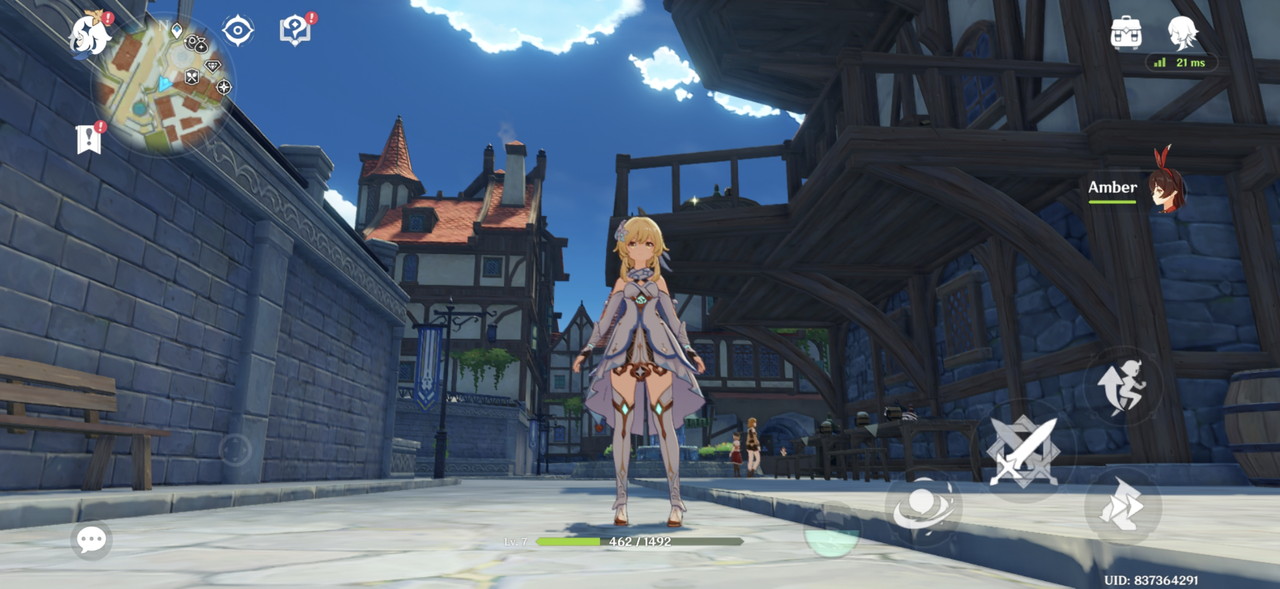Open the chat speech bubble
The width and height of the screenshot is (1280, 589).
click(91, 541)
